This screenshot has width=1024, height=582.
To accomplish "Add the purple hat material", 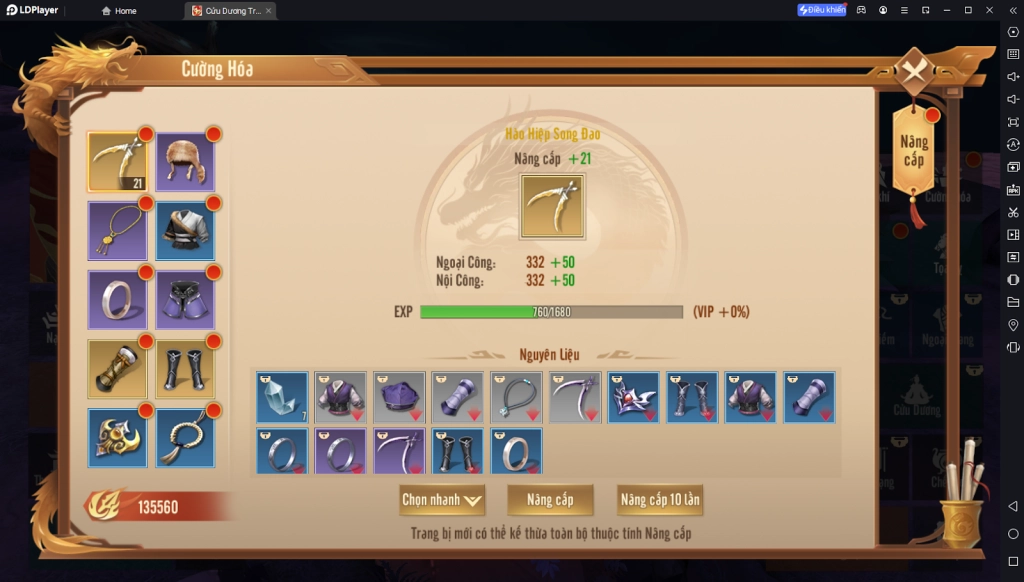I will (399, 397).
